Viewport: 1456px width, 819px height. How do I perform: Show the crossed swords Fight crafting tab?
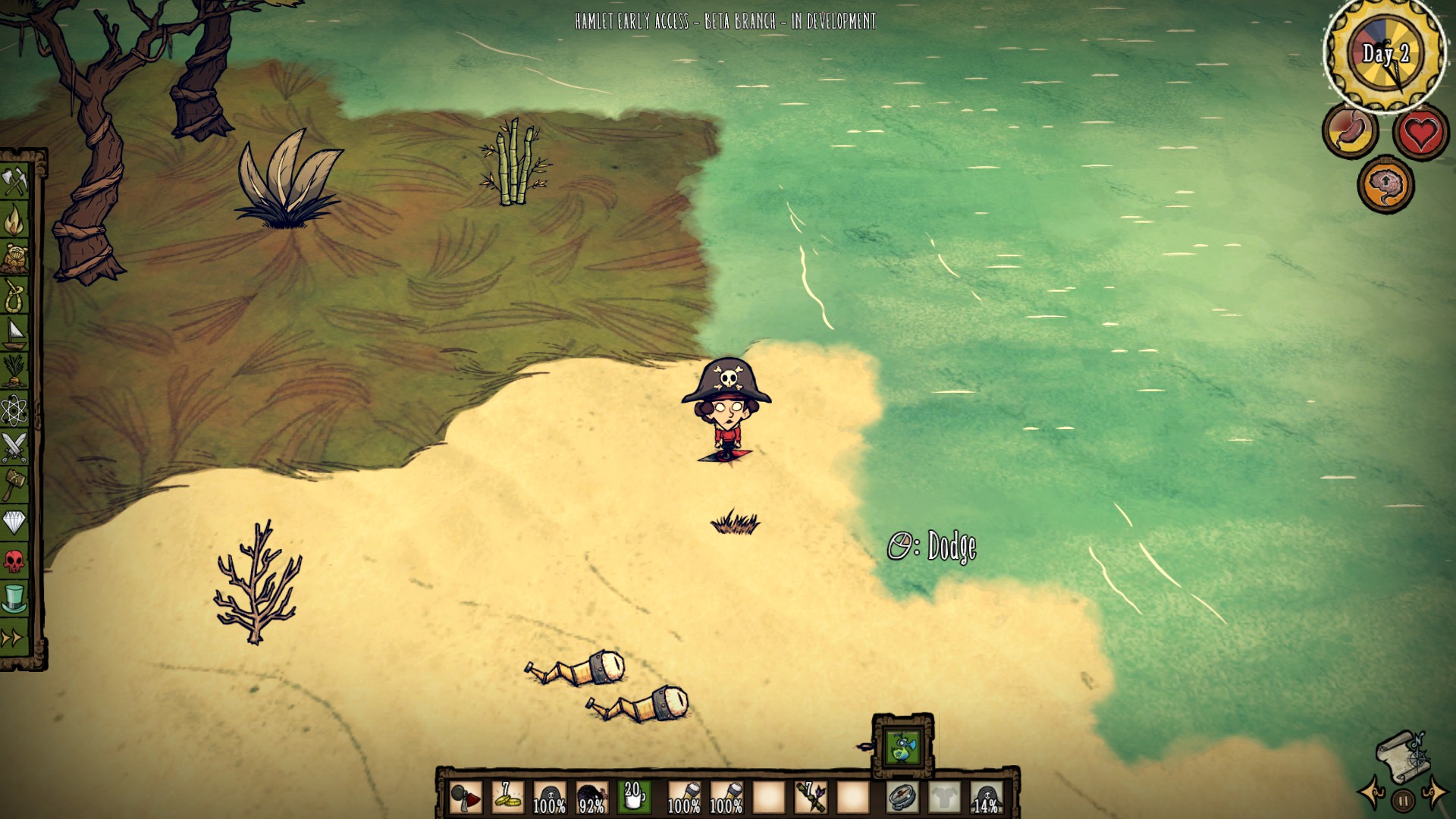point(14,447)
